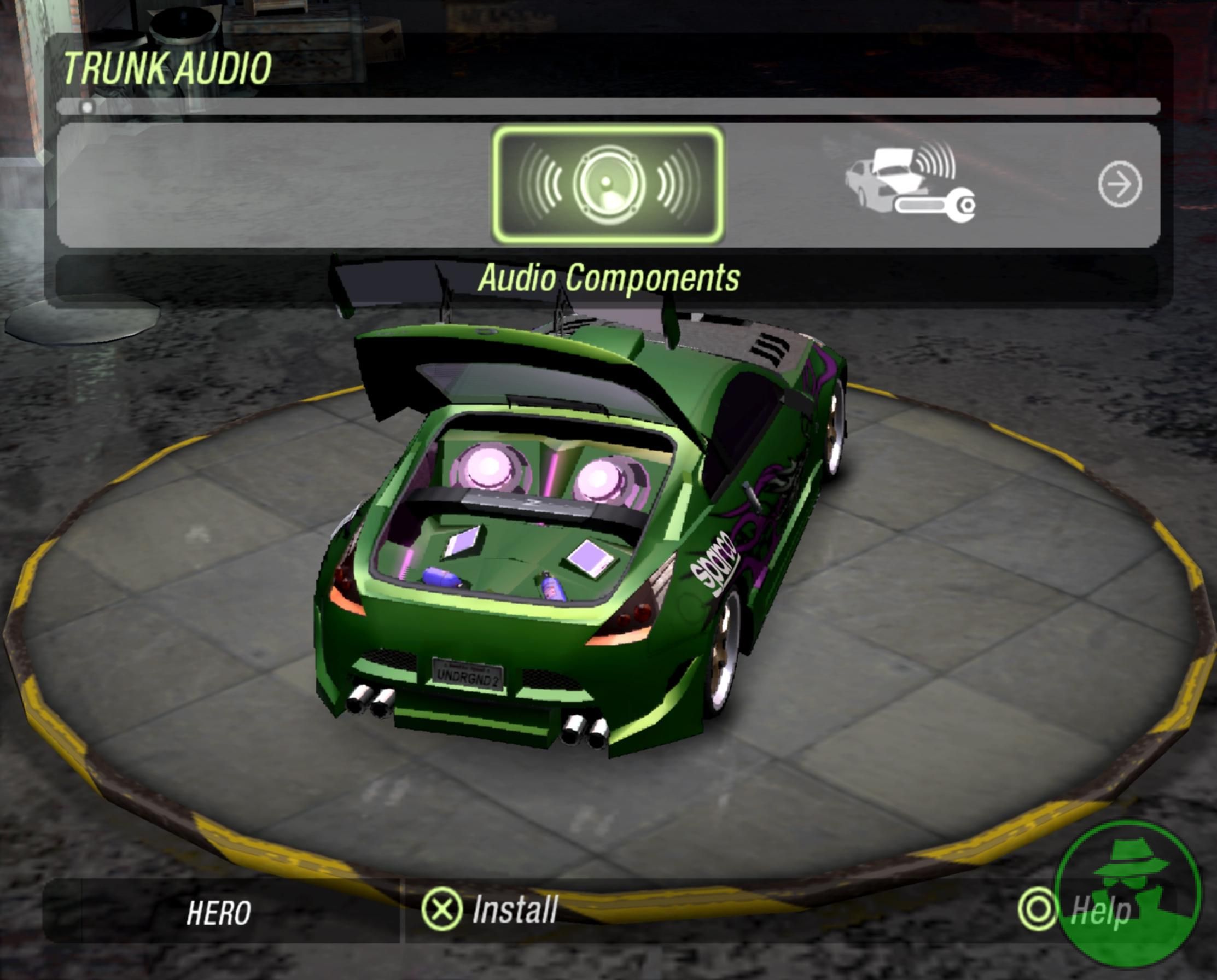The width and height of the screenshot is (1217, 980).
Task: Open the Help option
Action: click(x=1075, y=911)
